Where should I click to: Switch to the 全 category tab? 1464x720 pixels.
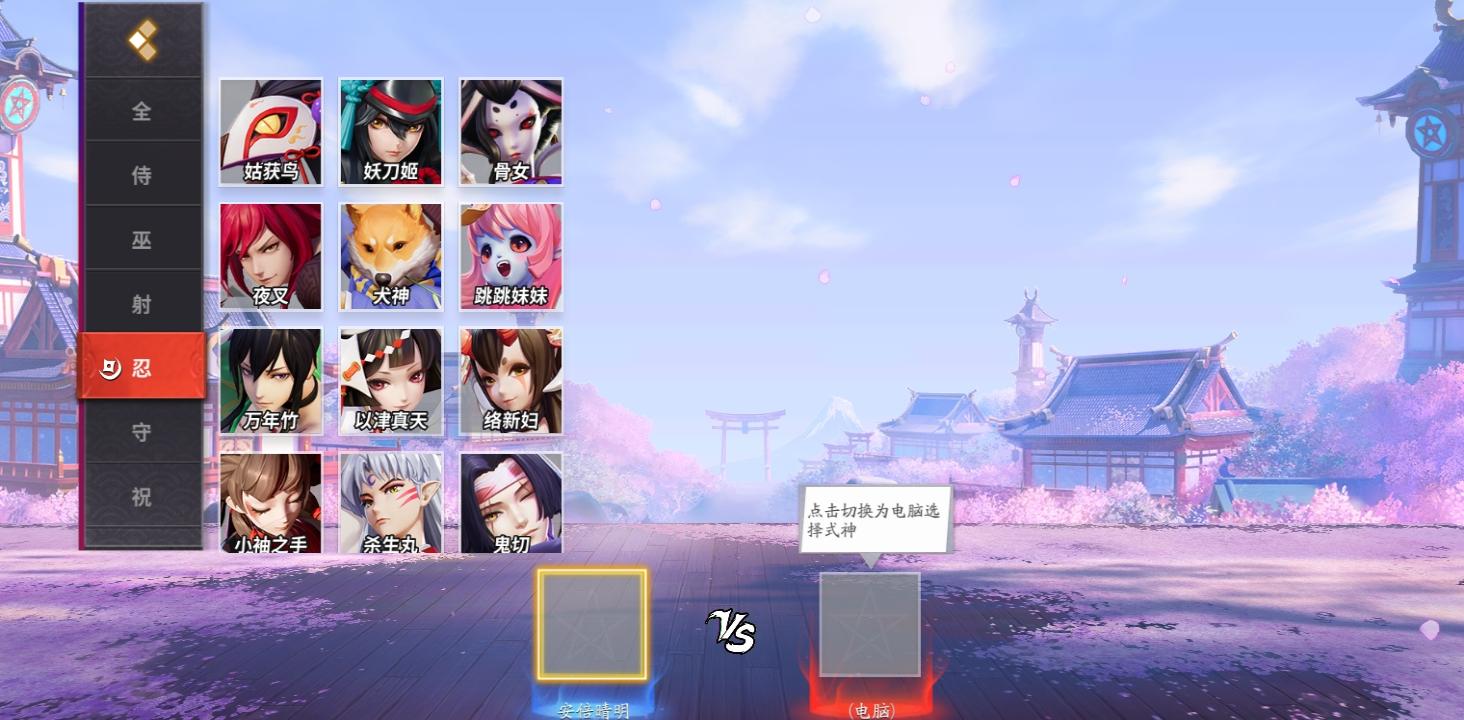[142, 112]
